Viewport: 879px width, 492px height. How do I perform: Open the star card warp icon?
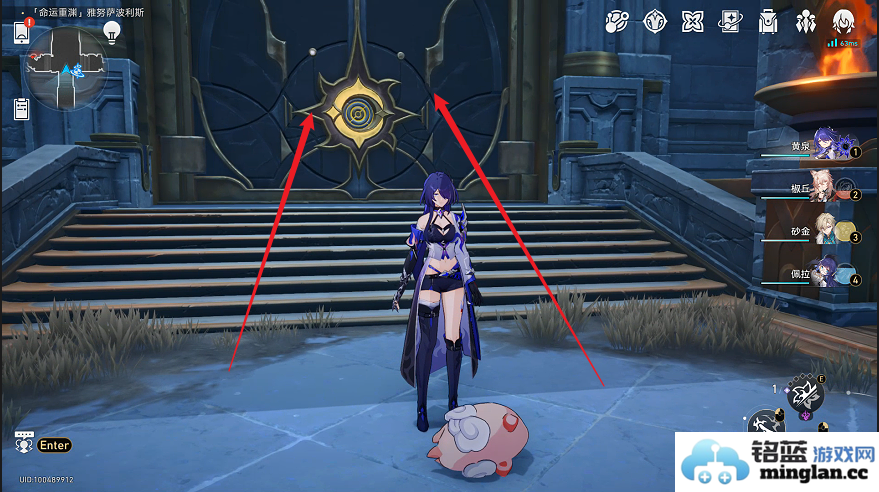(730, 22)
